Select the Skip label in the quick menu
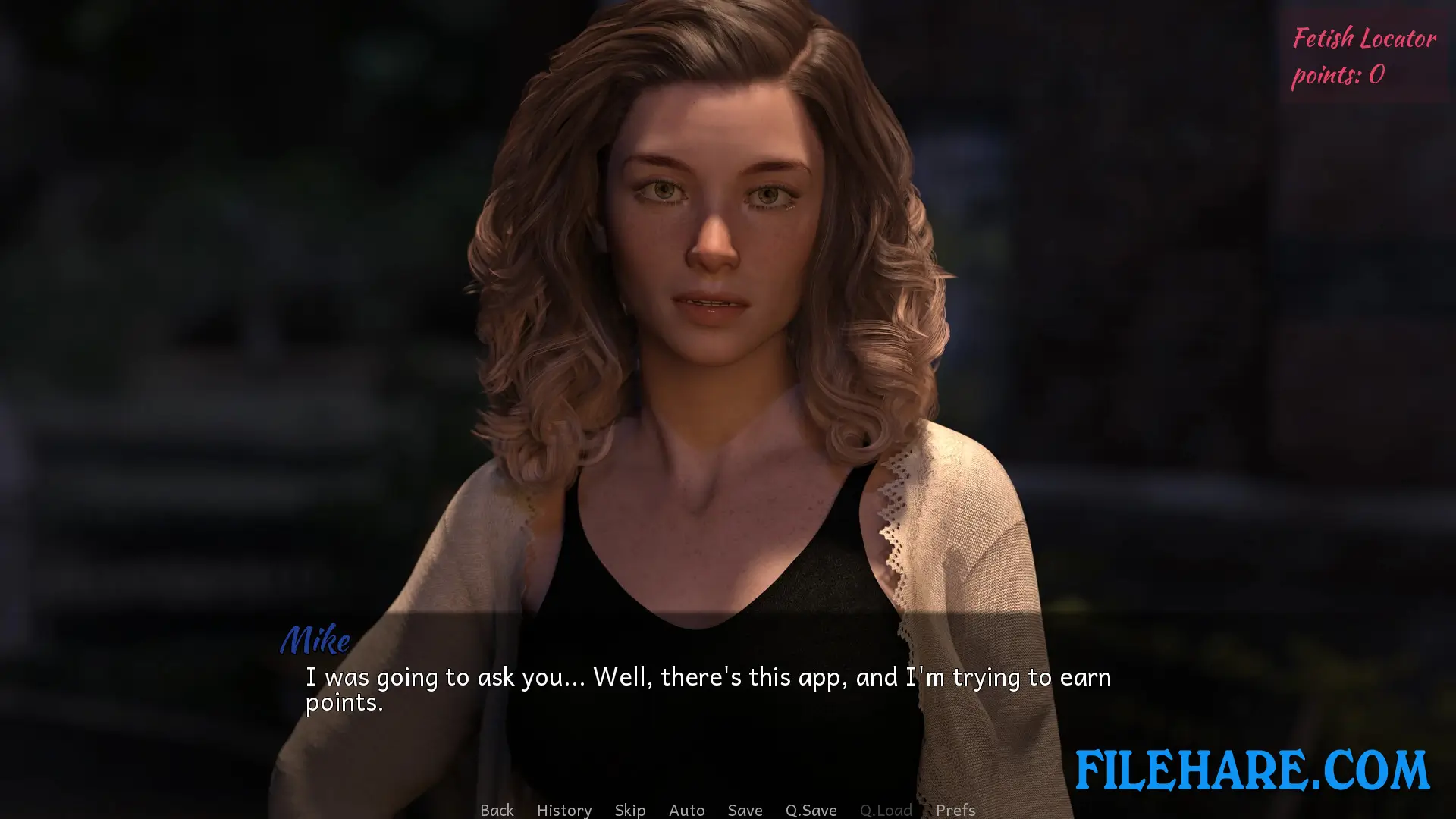The image size is (1456, 819). [630, 810]
